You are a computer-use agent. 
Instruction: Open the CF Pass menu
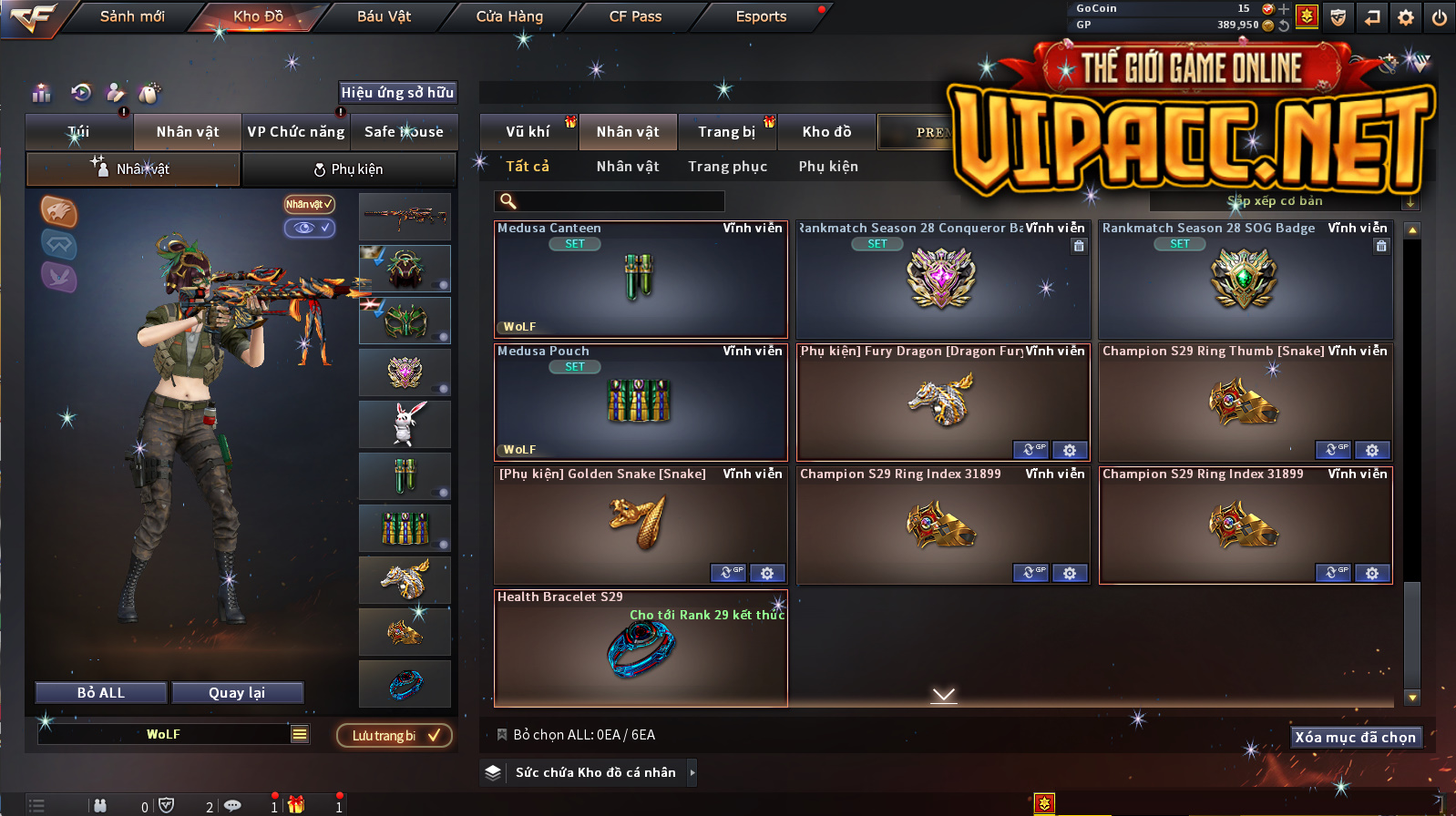pyautogui.click(x=635, y=16)
